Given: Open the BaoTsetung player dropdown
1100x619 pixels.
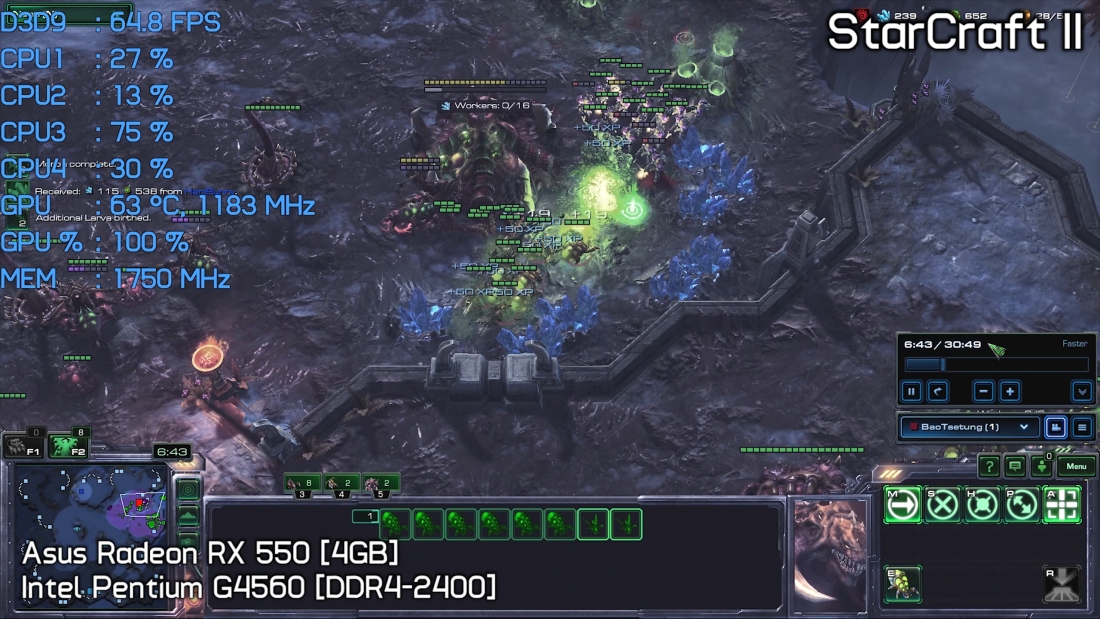Looking at the screenshot, I should tap(967, 427).
